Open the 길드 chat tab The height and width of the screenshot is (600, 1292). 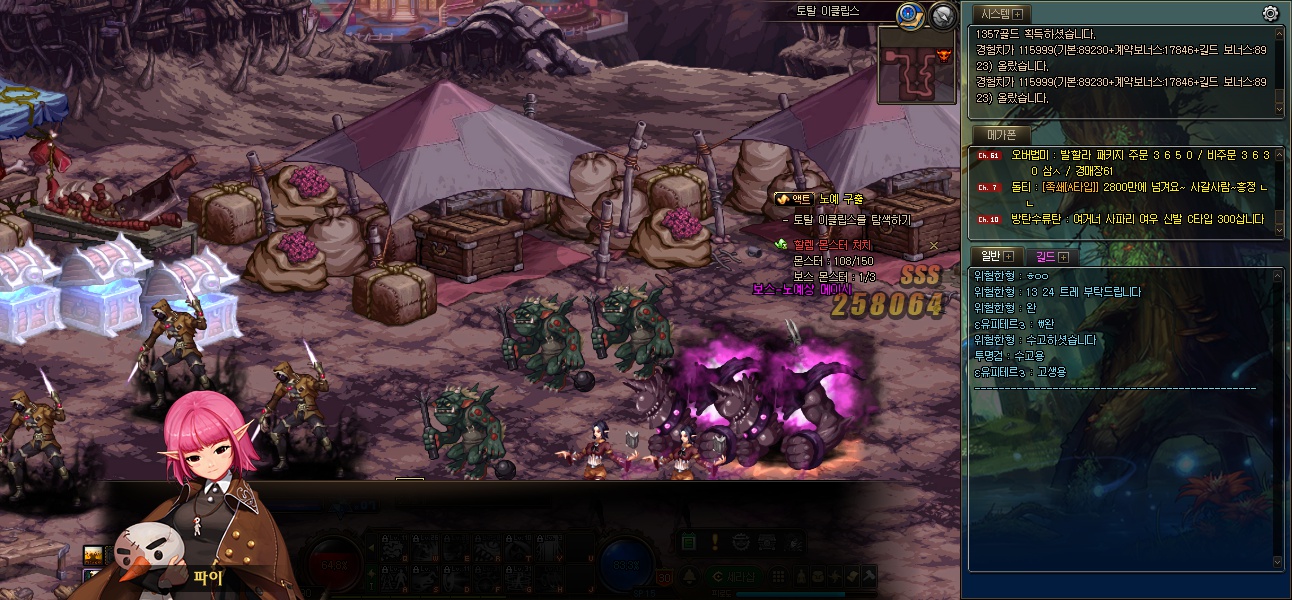click(1050, 256)
